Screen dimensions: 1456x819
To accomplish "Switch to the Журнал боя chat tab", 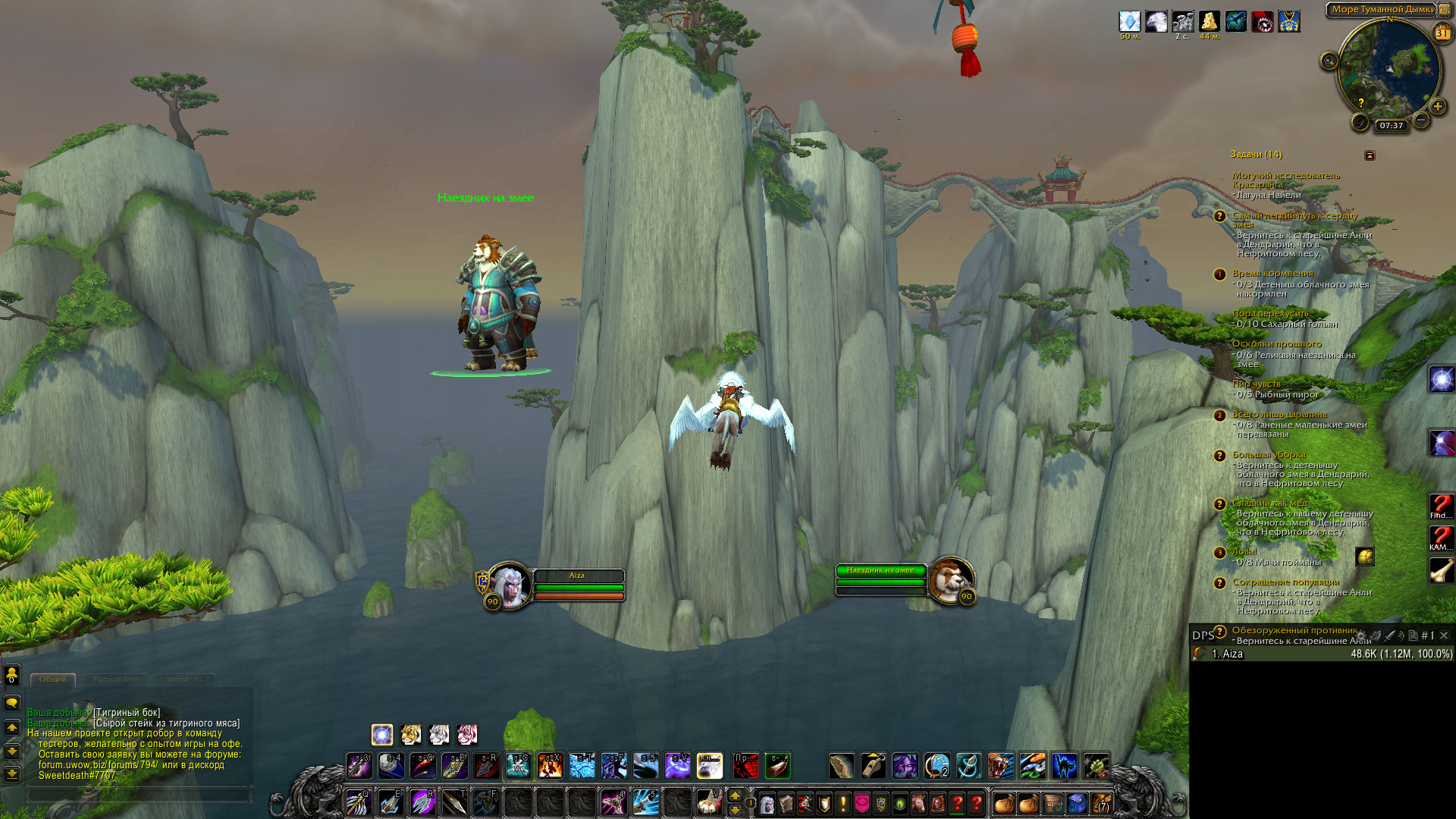I will (x=115, y=679).
